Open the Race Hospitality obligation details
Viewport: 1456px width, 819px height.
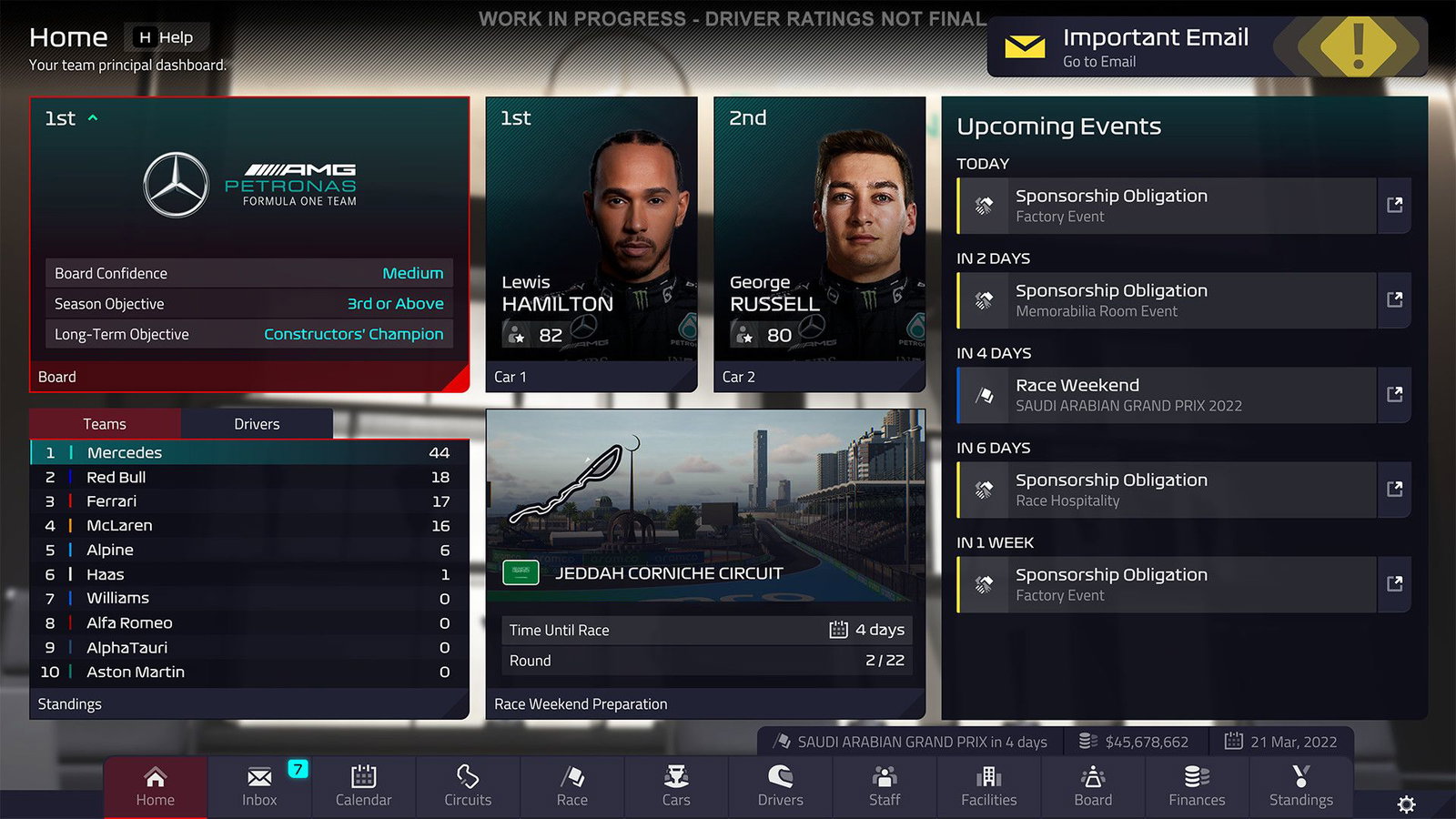(x=1395, y=490)
